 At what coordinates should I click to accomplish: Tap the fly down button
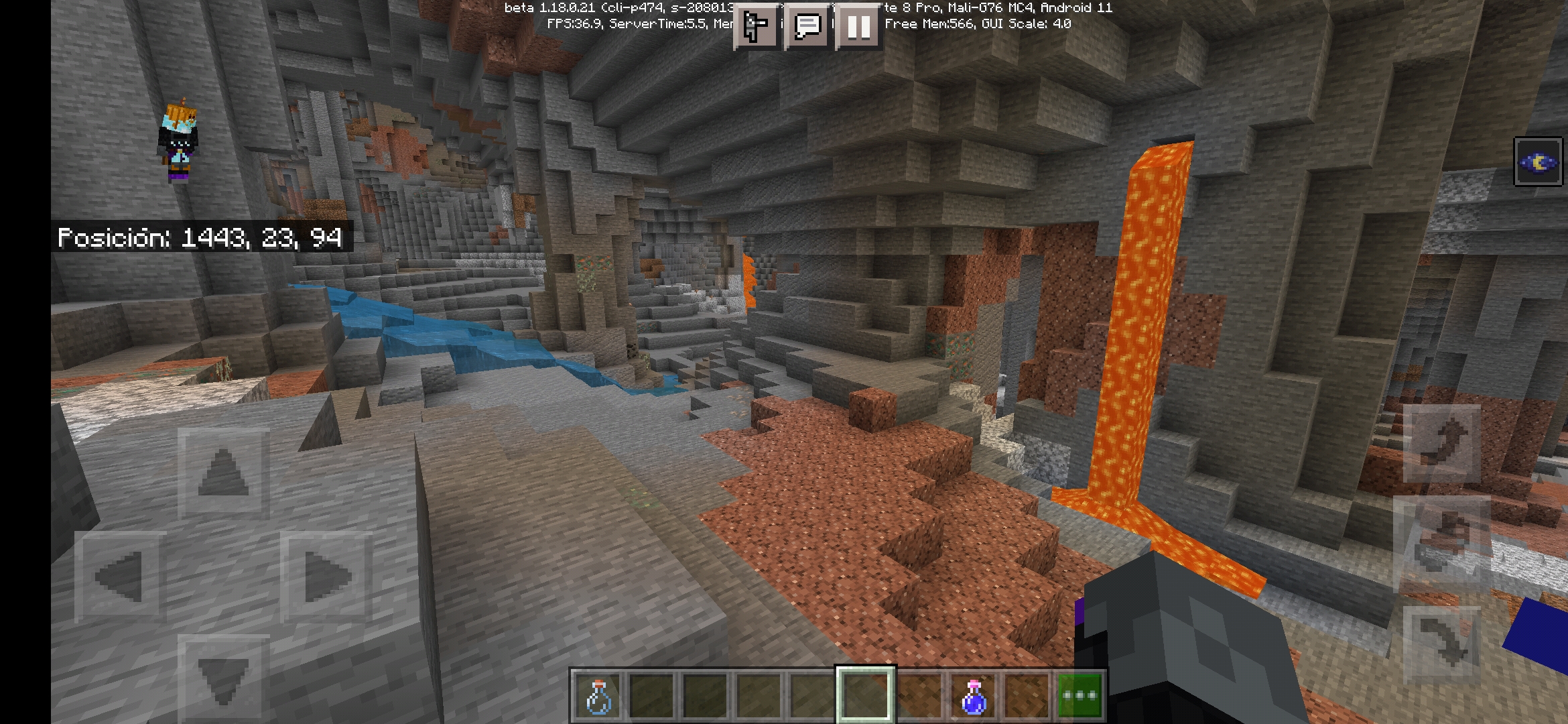click(1442, 644)
